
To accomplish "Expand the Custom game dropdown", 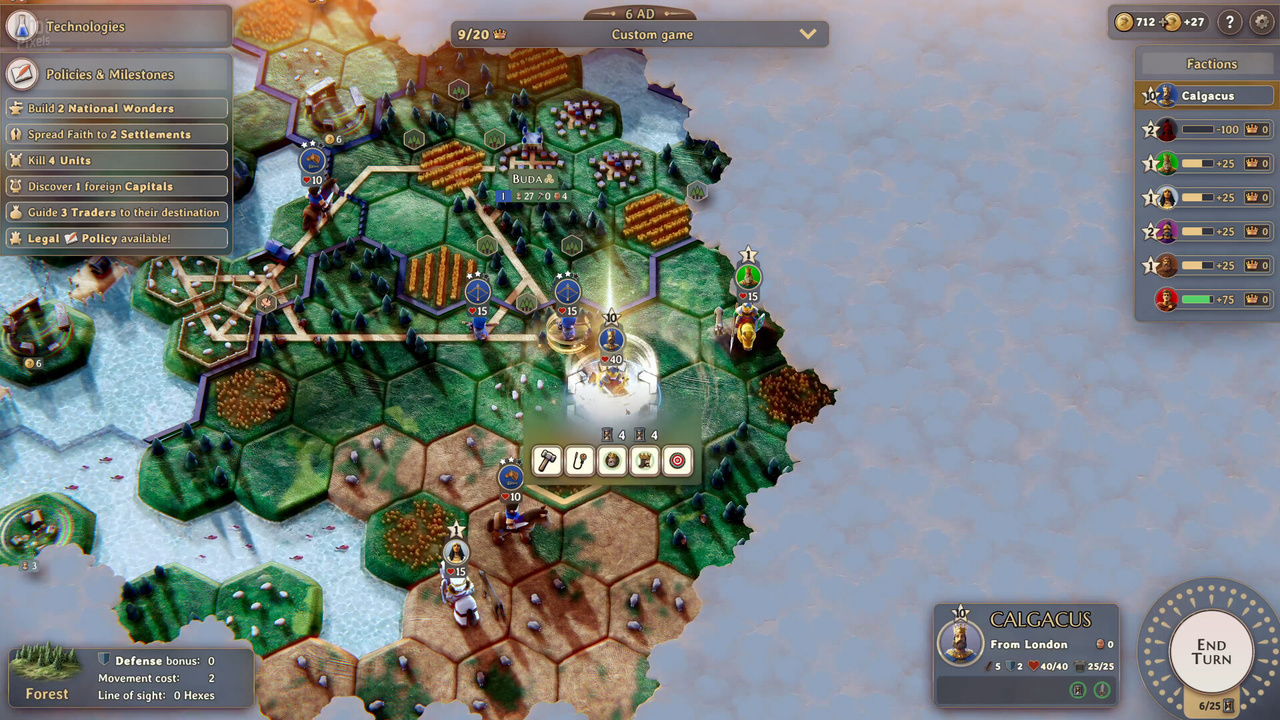I will click(808, 35).
